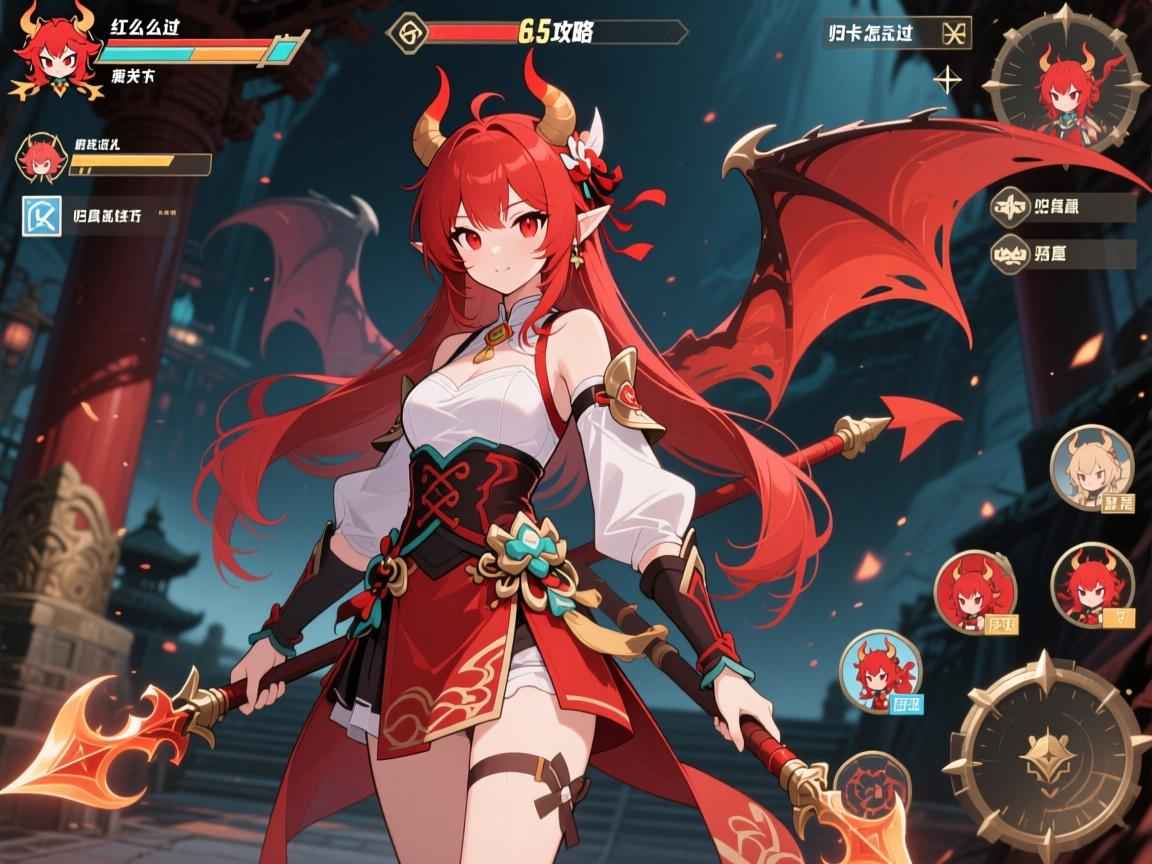
Task: Activate the dark-background red-haired skill icon
Action: (x=1091, y=585)
